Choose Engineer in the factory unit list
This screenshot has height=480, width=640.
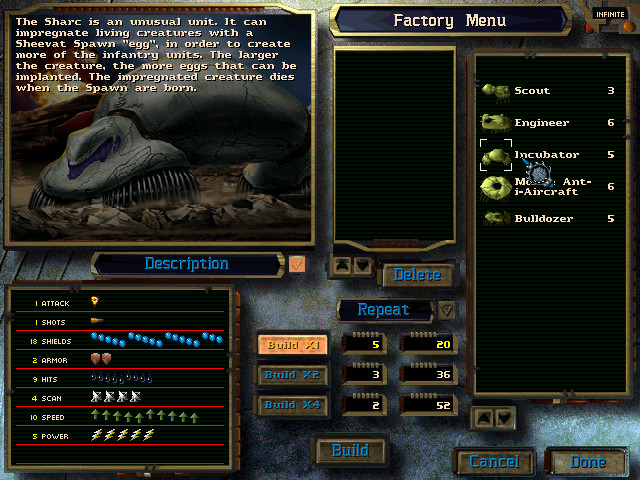tap(541, 123)
